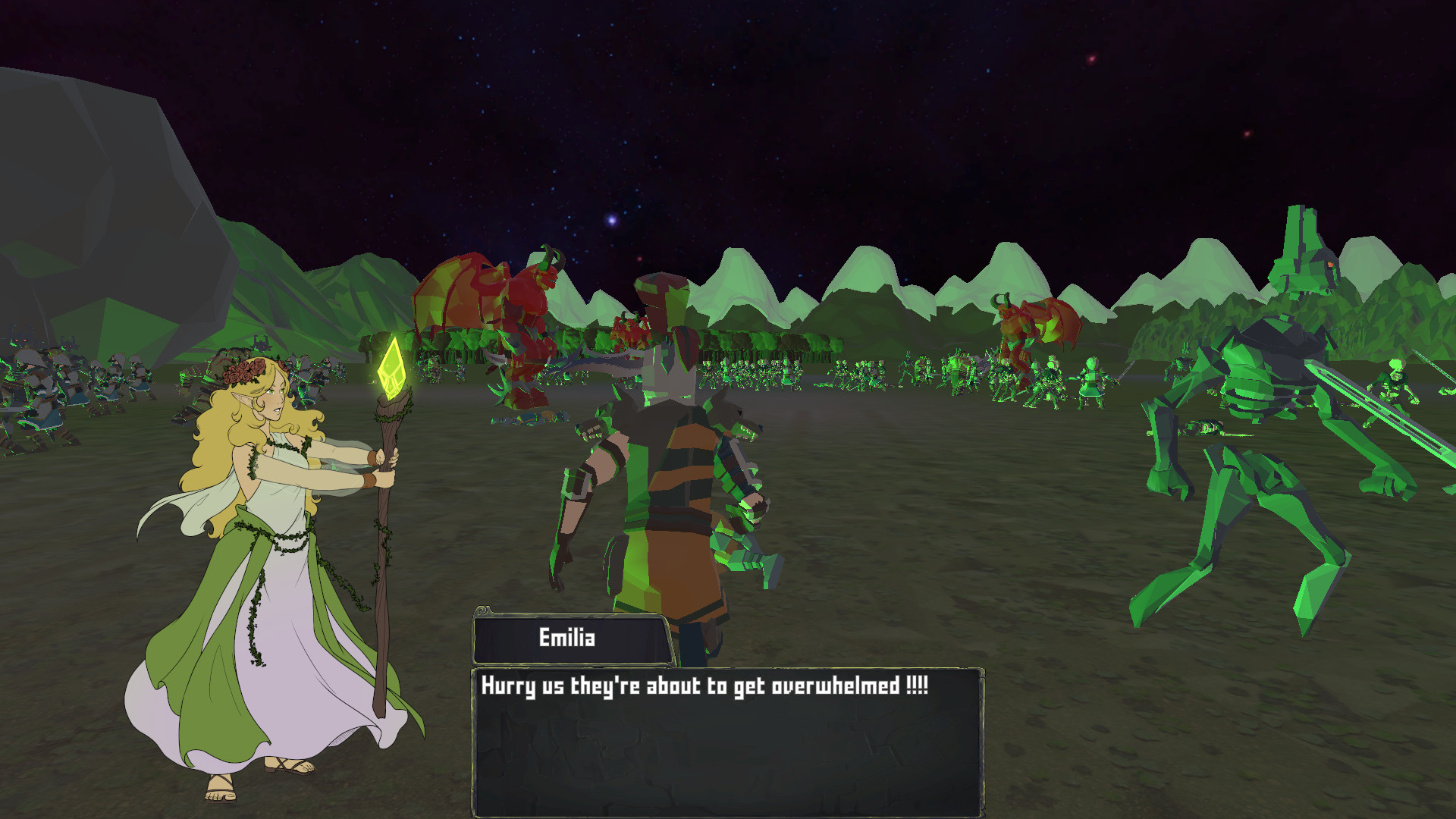
Task: Click the glowing purple star in the night sky
Action: pyautogui.click(x=611, y=221)
